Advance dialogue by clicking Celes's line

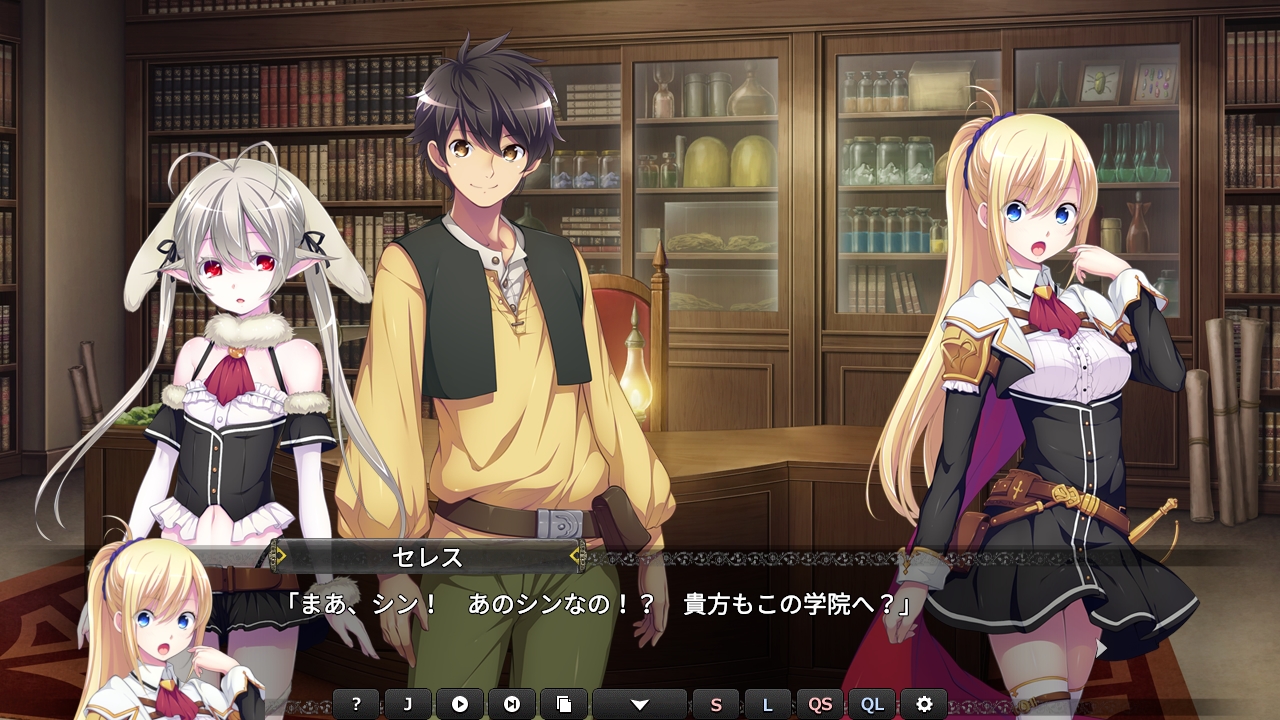[598, 605]
